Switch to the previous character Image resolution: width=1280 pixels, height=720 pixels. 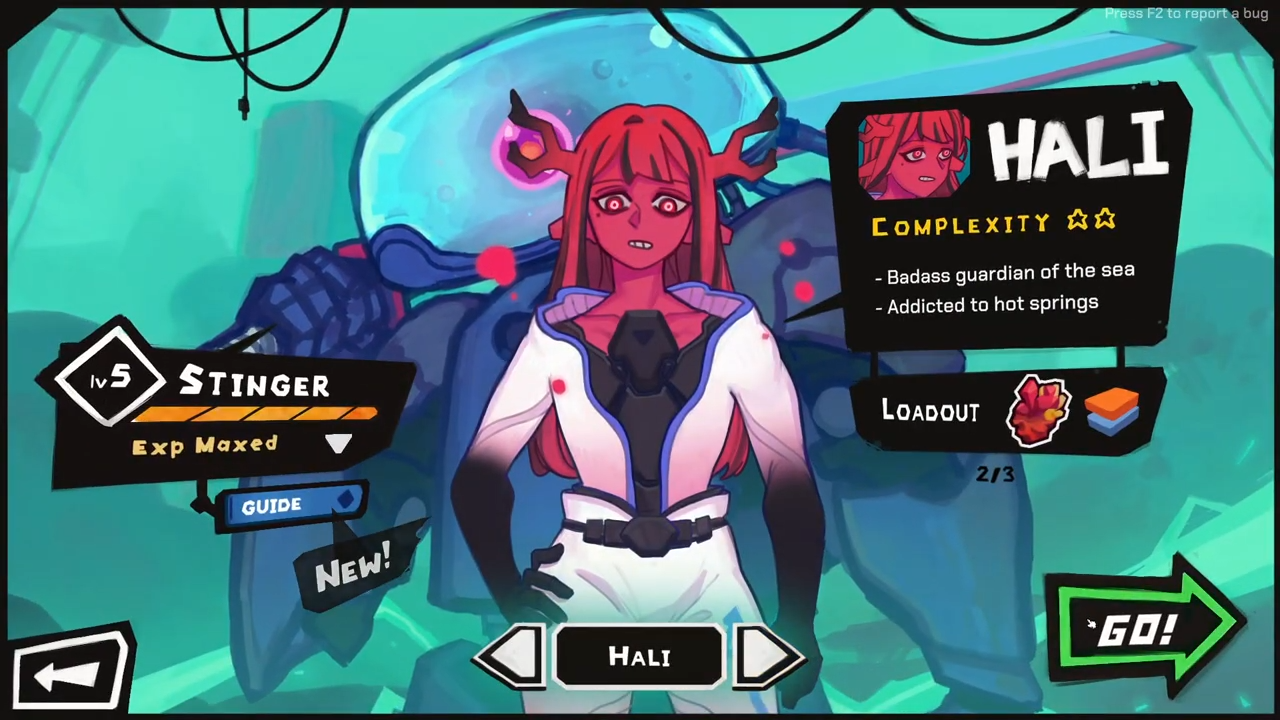[x=512, y=656]
